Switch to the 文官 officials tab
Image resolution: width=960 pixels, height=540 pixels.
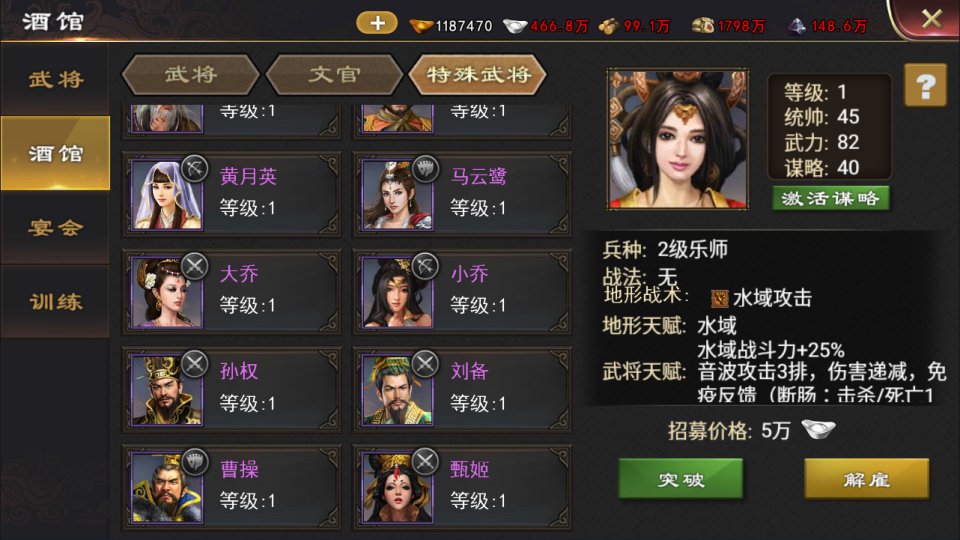[x=334, y=74]
